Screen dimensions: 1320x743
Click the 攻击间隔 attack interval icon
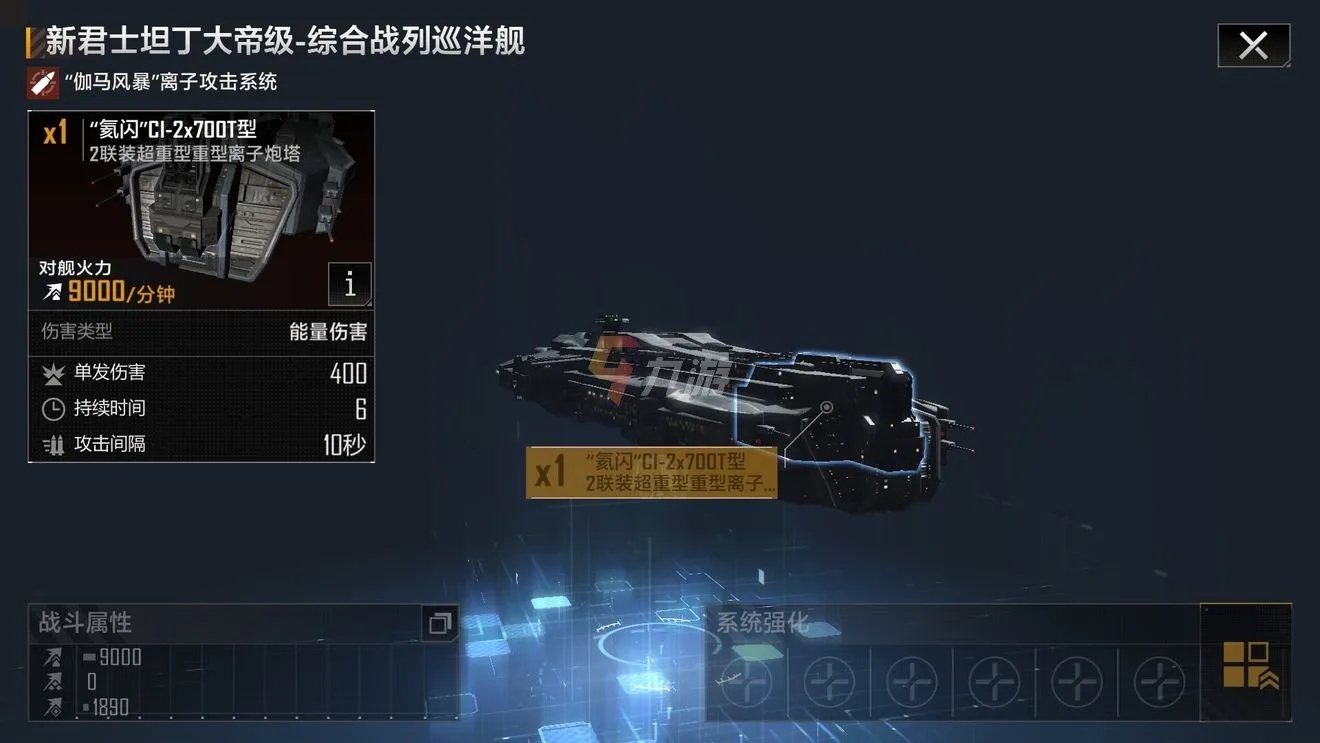click(55, 444)
